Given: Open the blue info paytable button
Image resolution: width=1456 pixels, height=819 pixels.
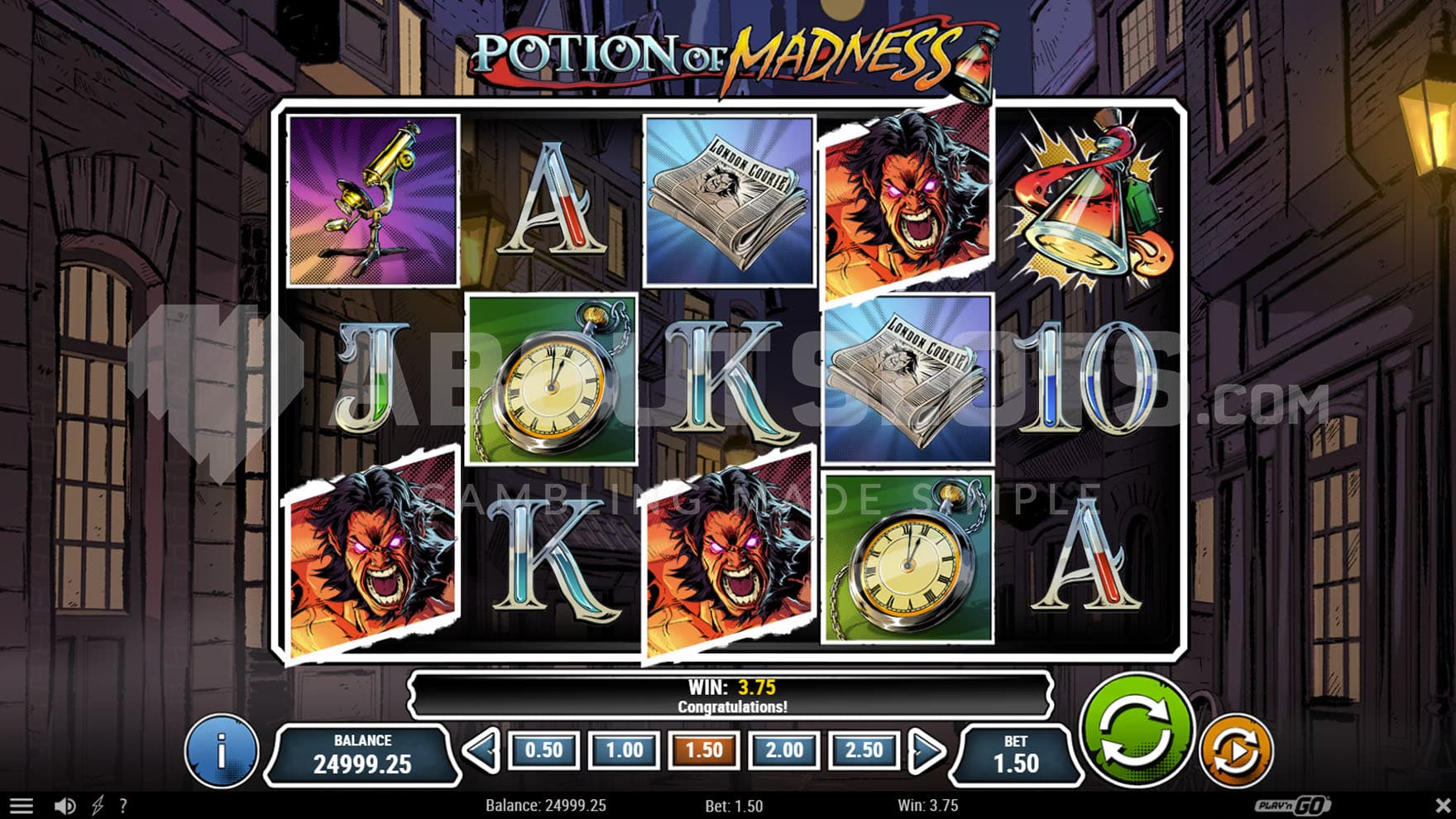Looking at the screenshot, I should (221, 751).
